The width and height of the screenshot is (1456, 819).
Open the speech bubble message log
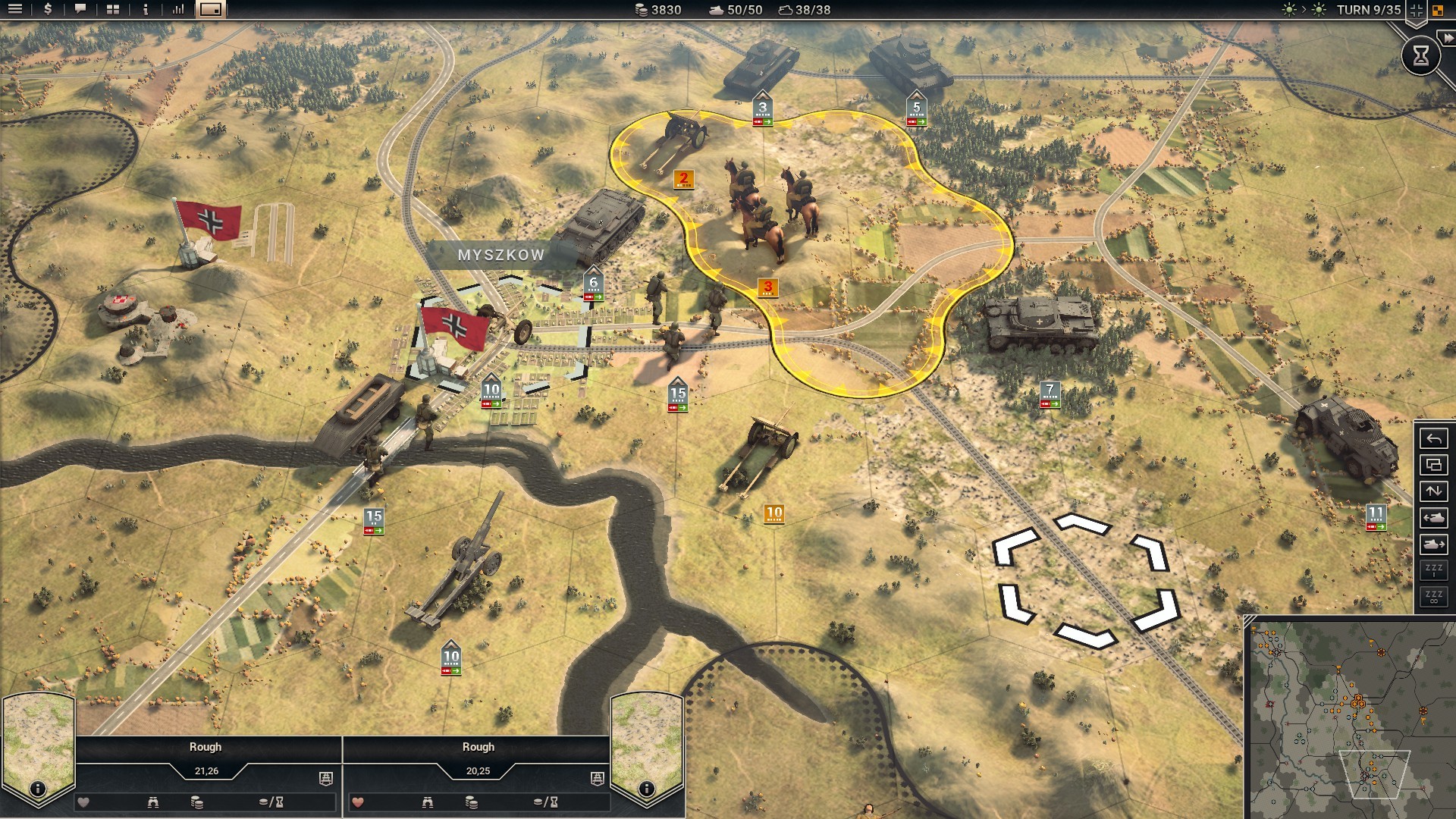point(80,10)
